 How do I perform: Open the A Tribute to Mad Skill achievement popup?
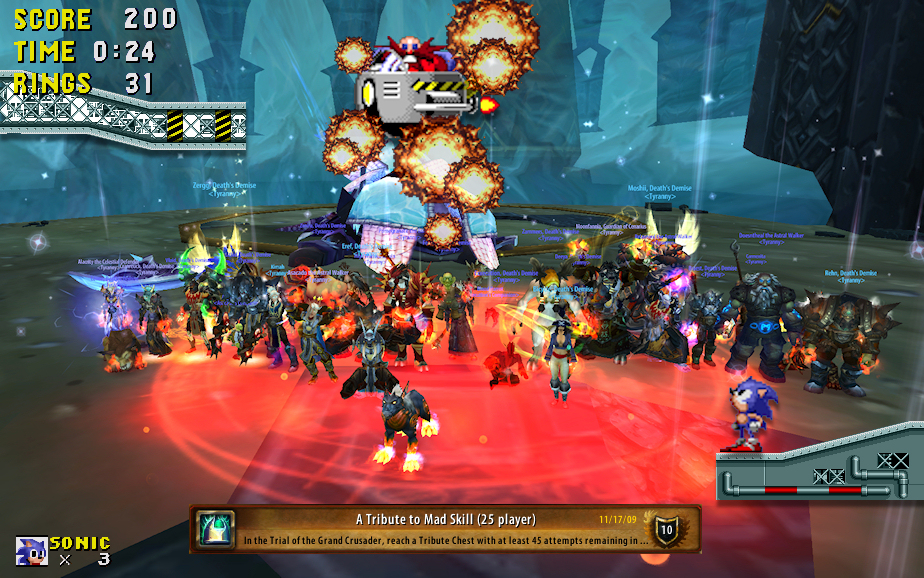[445, 529]
